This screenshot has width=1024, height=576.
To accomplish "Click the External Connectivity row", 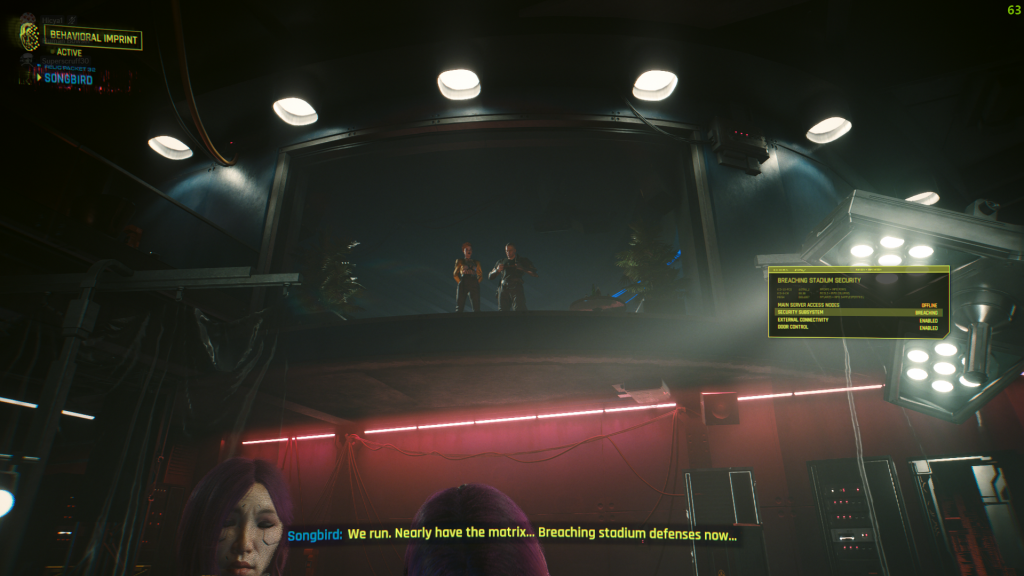I will click(x=857, y=320).
